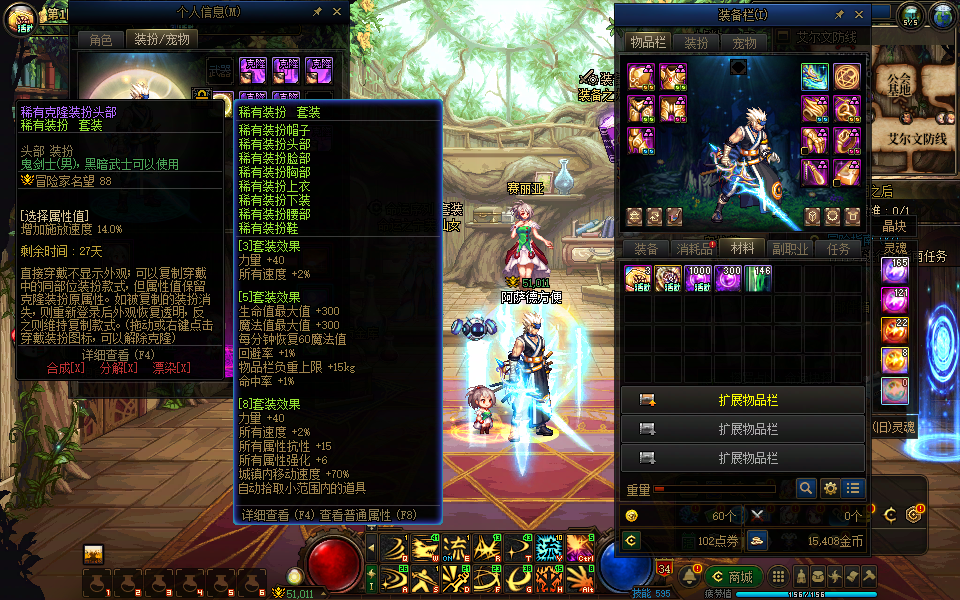The image size is (960, 600).
Task: Select the green material stack showing 146
Action: coord(758,279)
